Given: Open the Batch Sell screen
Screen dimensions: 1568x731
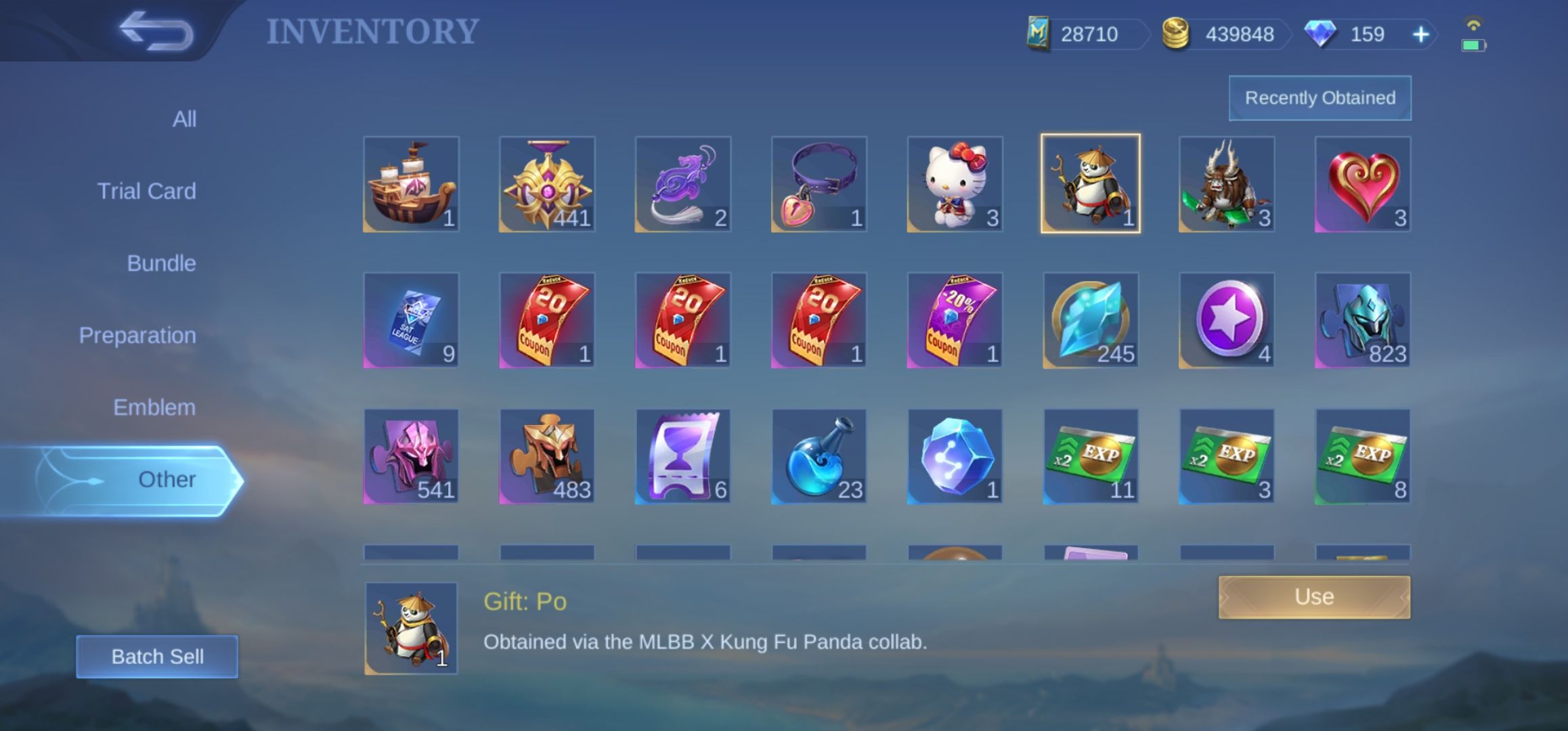Looking at the screenshot, I should (158, 656).
